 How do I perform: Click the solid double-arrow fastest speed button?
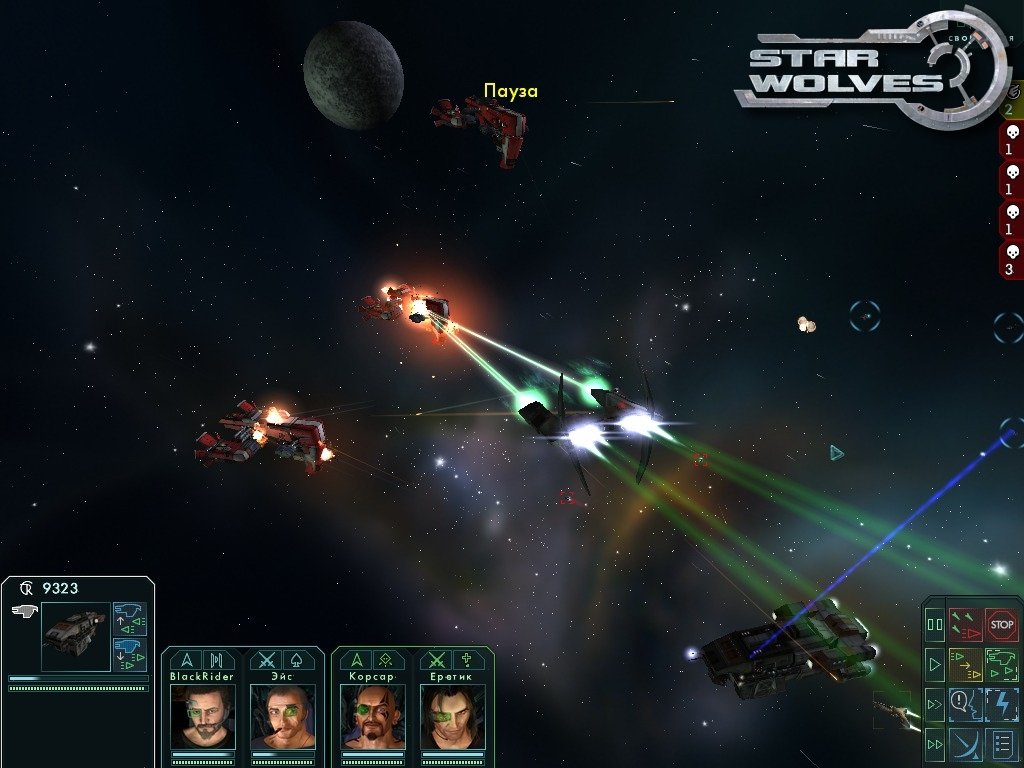tap(935, 744)
